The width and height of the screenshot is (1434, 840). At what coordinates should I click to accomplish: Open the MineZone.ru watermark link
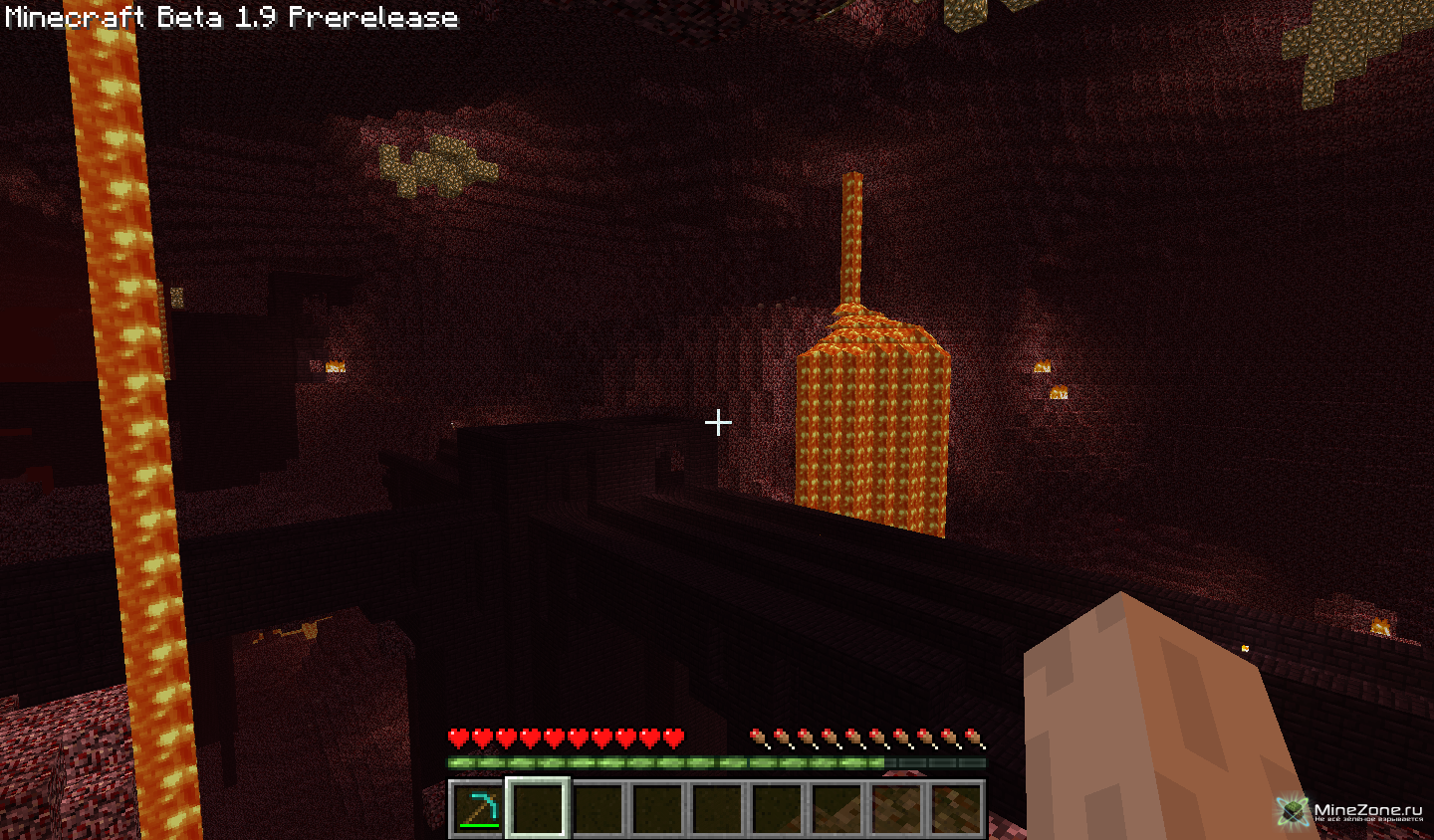1352,811
